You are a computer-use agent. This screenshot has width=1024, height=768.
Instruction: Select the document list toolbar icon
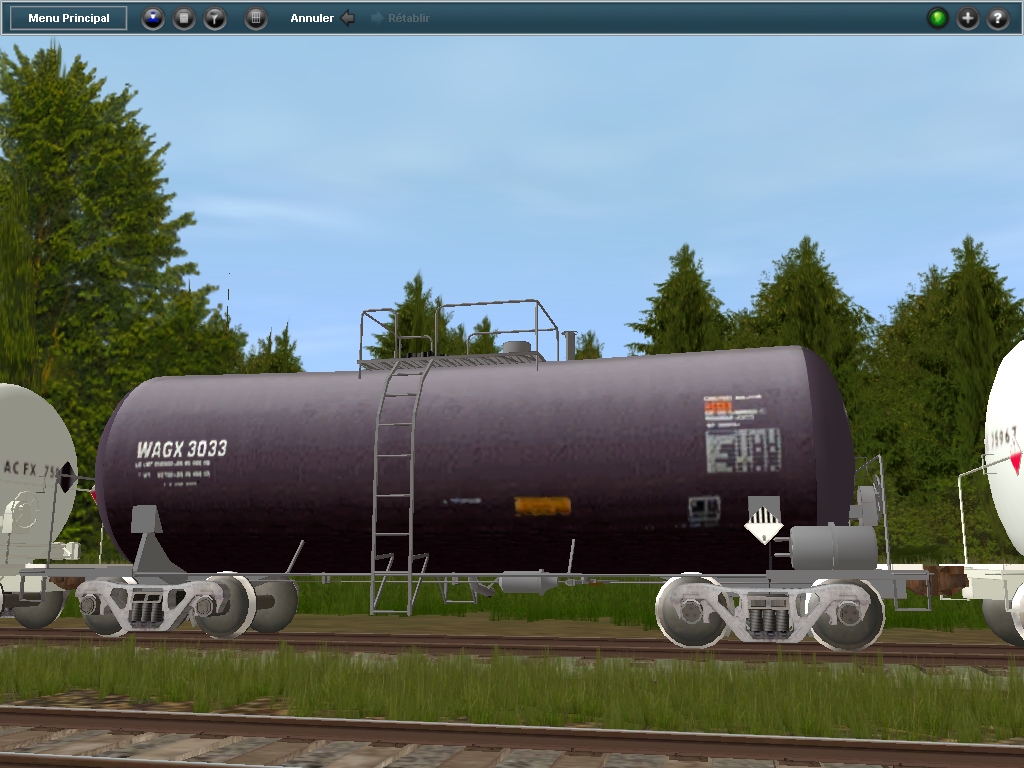tap(184, 18)
